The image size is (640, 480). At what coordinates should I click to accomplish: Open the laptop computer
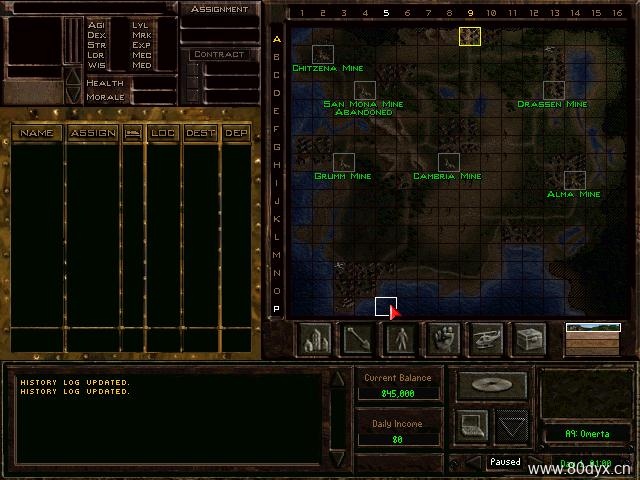click(473, 425)
